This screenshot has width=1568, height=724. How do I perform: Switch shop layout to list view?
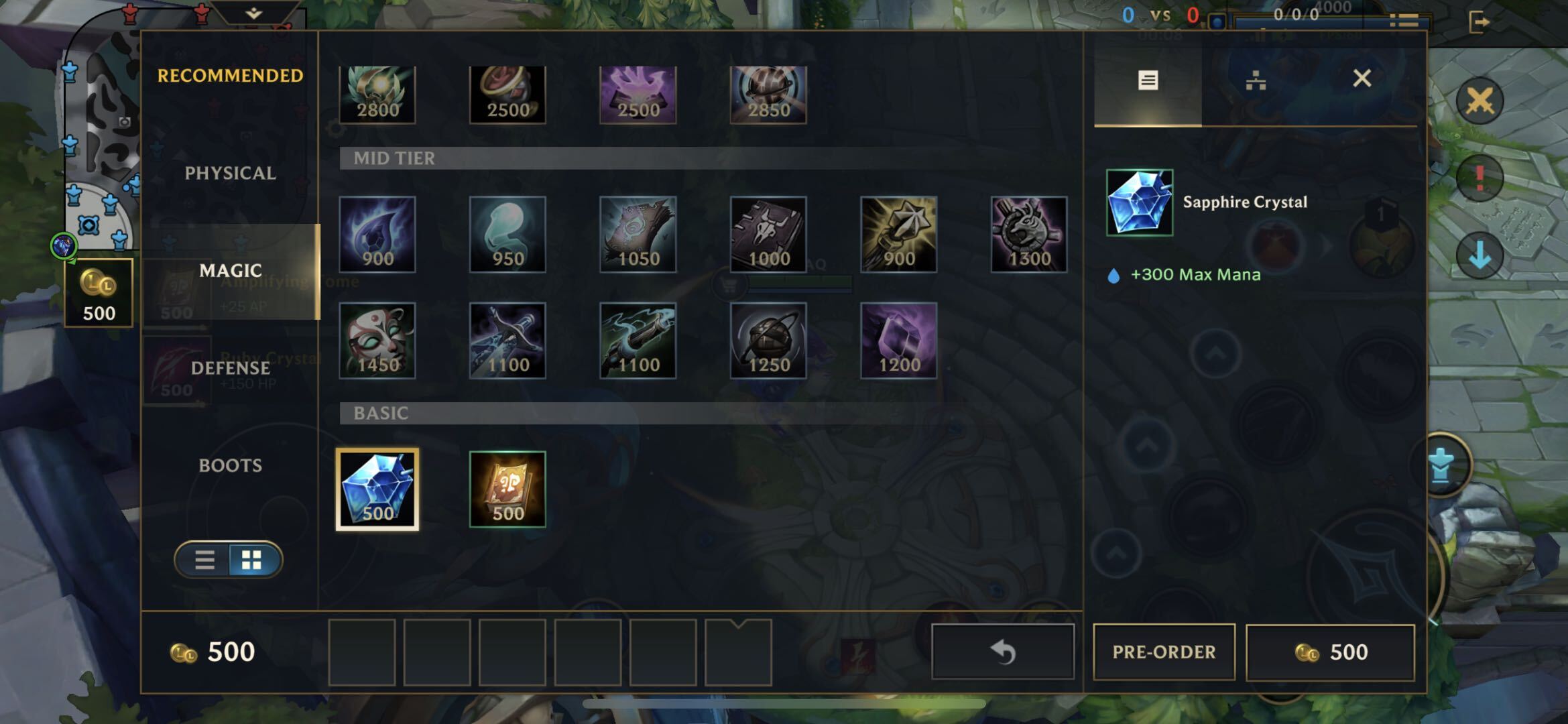click(204, 560)
